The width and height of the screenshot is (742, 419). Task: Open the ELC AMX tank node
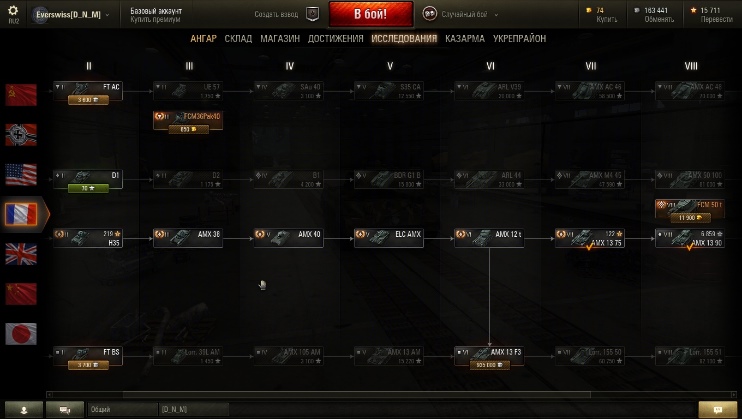389,238
